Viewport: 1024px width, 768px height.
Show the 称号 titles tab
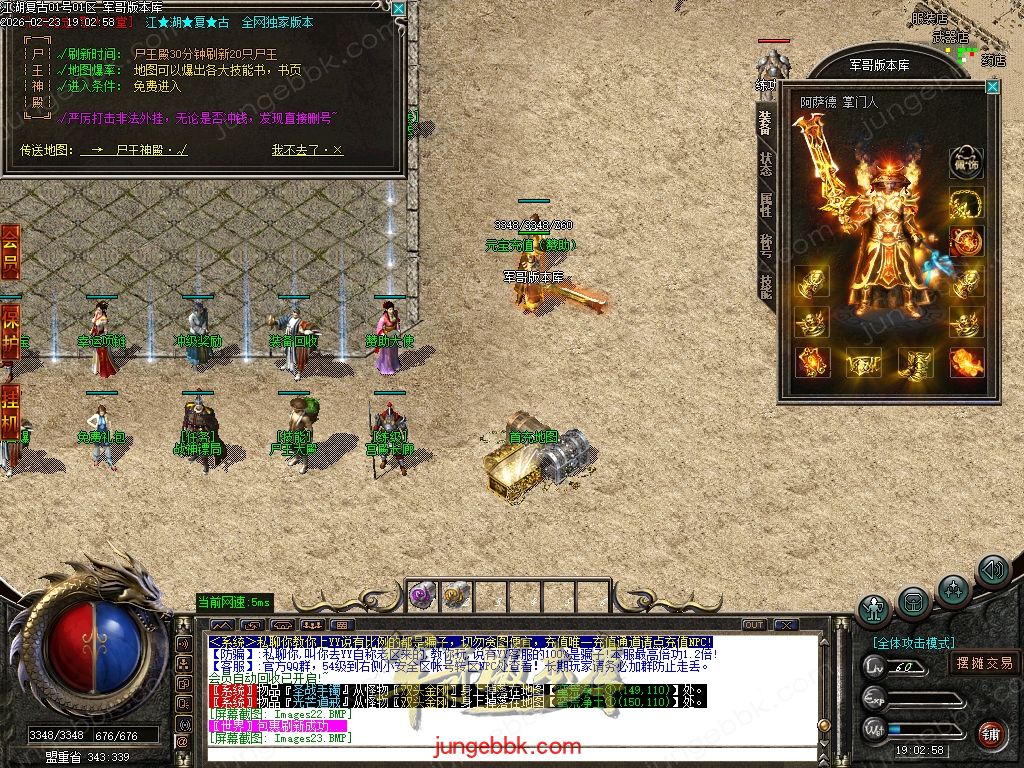(x=765, y=247)
